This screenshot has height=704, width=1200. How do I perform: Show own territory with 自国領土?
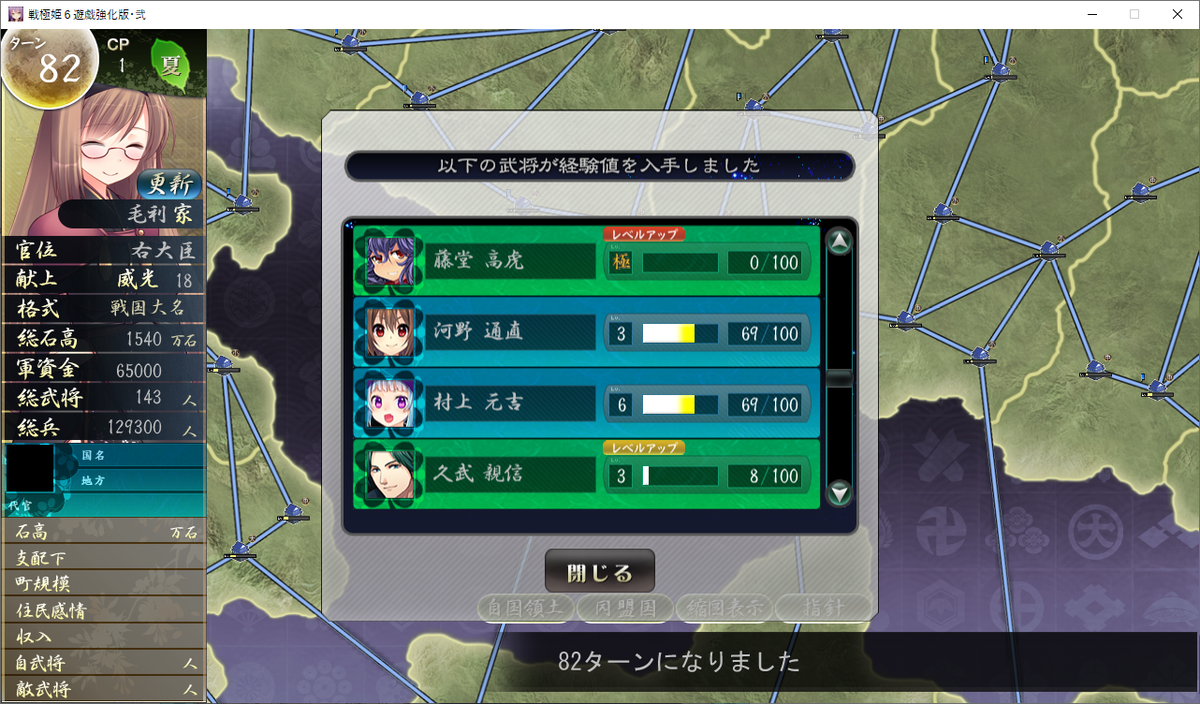[x=525, y=607]
